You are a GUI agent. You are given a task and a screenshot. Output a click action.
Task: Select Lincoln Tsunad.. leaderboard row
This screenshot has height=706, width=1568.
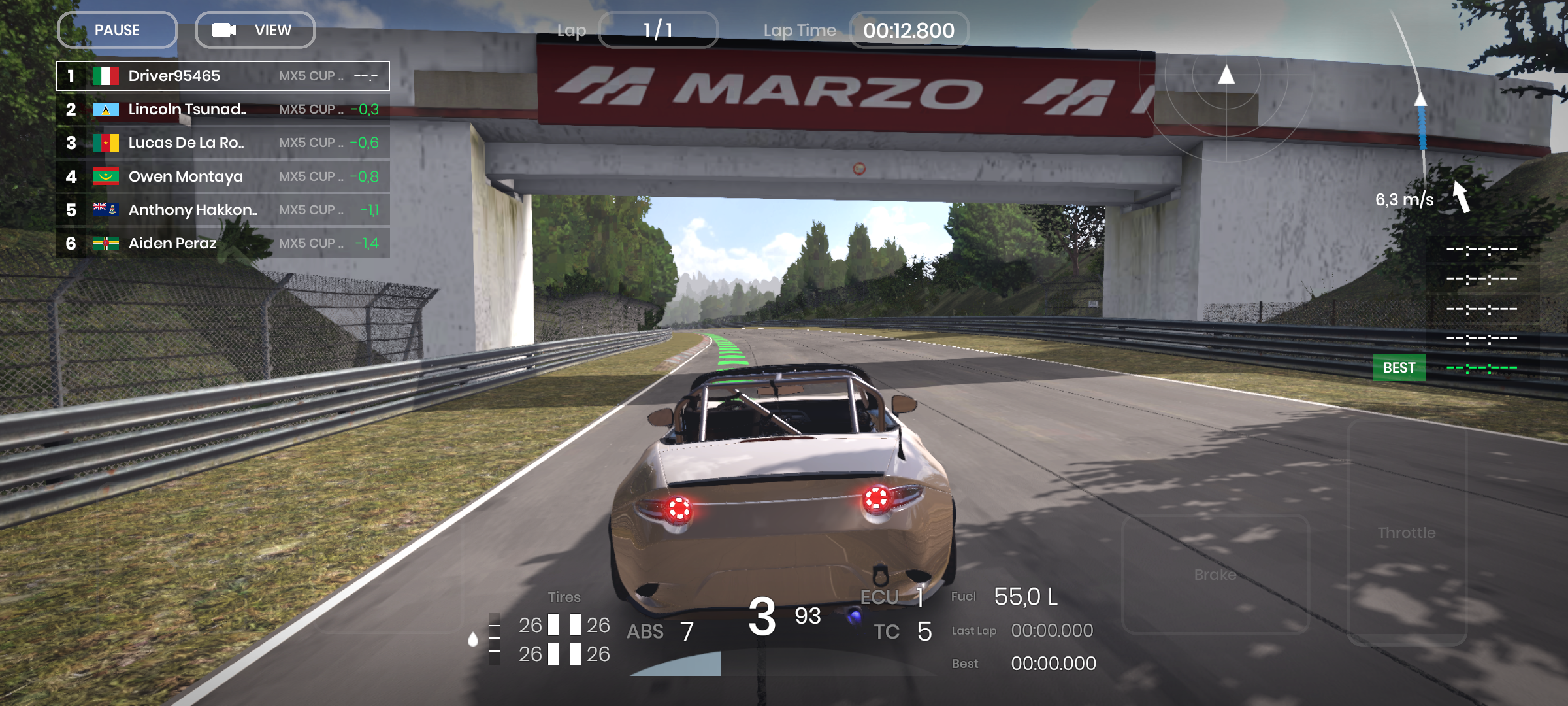(223, 109)
